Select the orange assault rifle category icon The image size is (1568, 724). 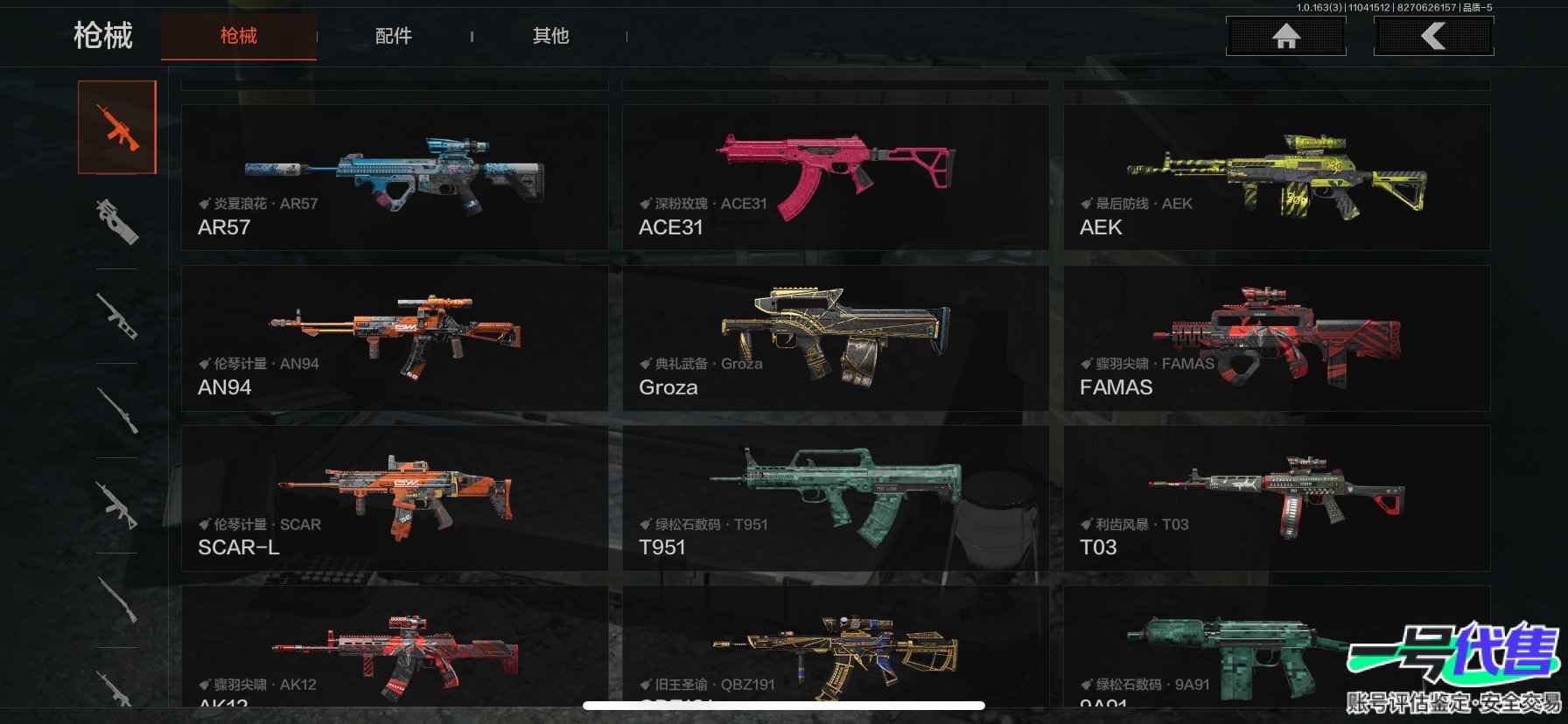(x=117, y=128)
